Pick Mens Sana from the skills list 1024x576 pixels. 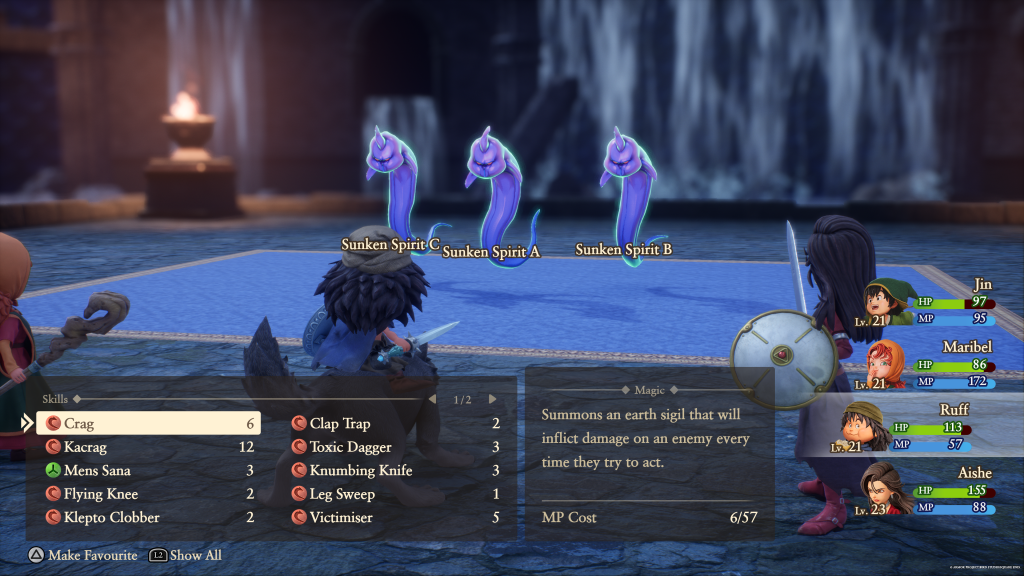[x=148, y=470]
